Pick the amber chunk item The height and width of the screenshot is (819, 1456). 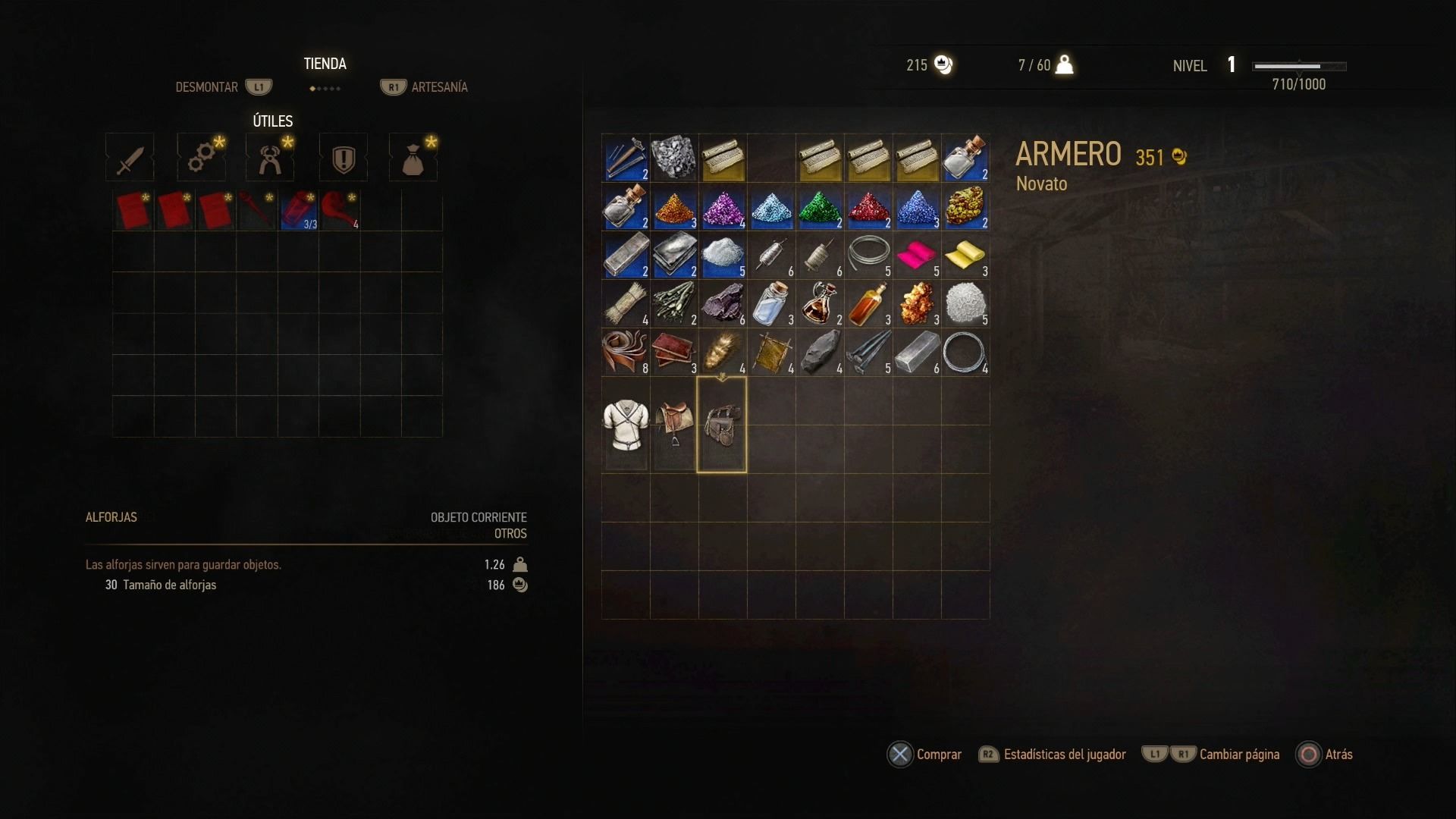point(917,304)
